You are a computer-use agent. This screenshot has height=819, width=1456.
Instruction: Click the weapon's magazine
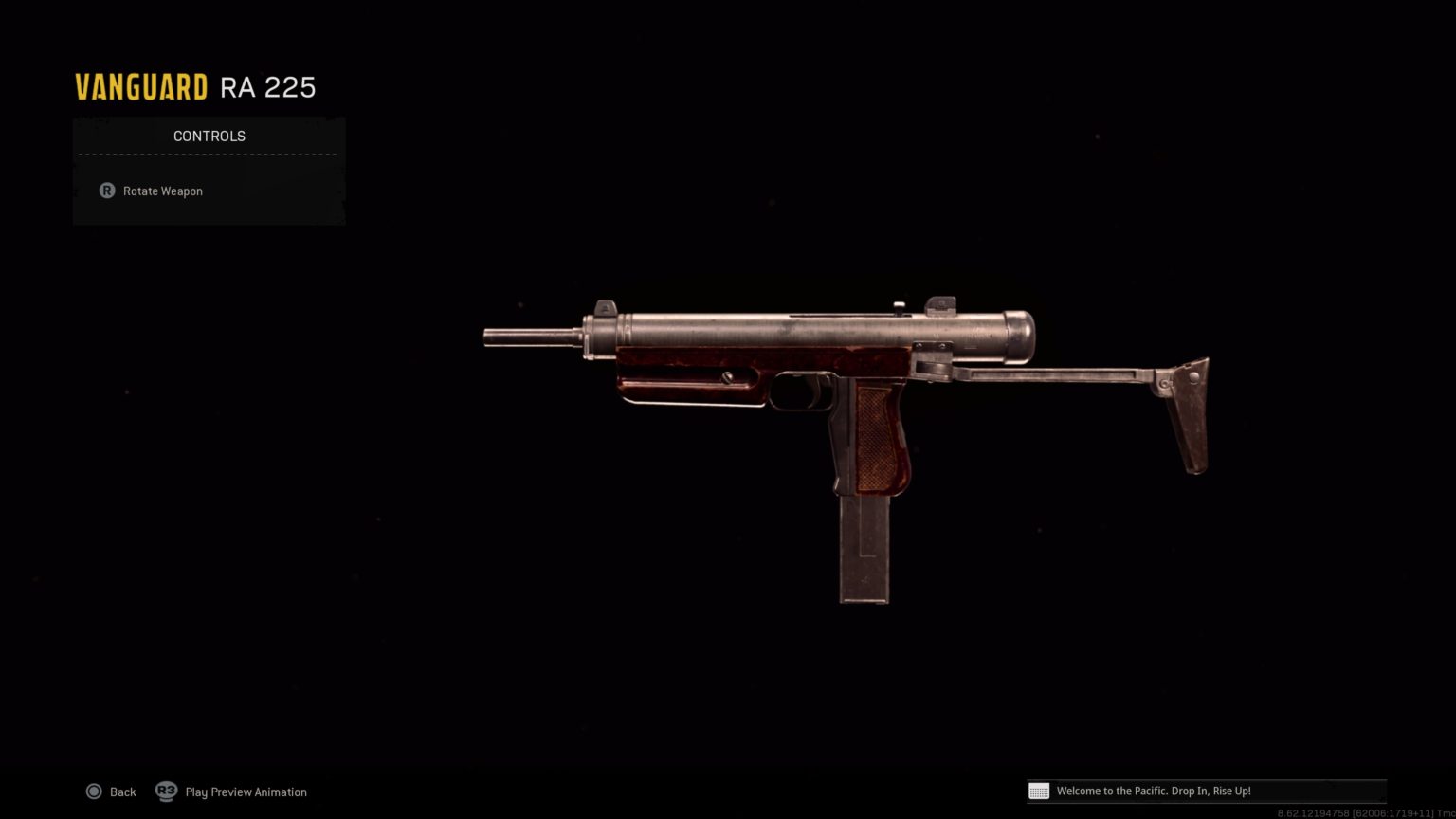click(863, 550)
